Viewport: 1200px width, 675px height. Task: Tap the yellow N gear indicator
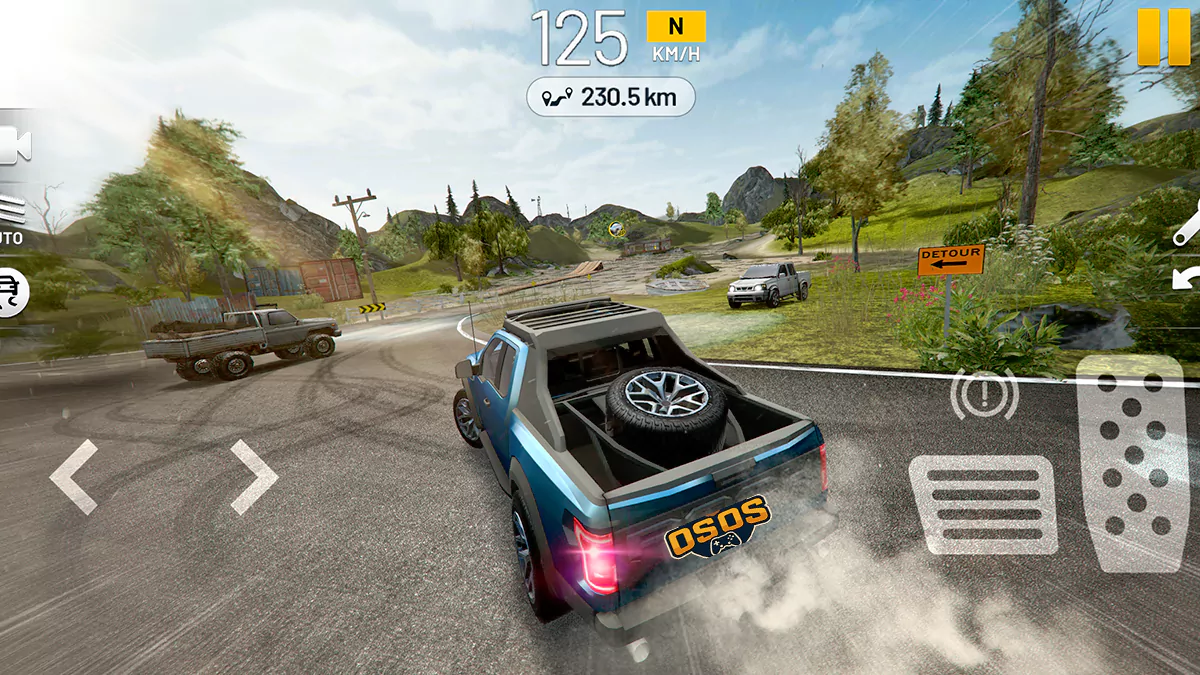point(676,27)
